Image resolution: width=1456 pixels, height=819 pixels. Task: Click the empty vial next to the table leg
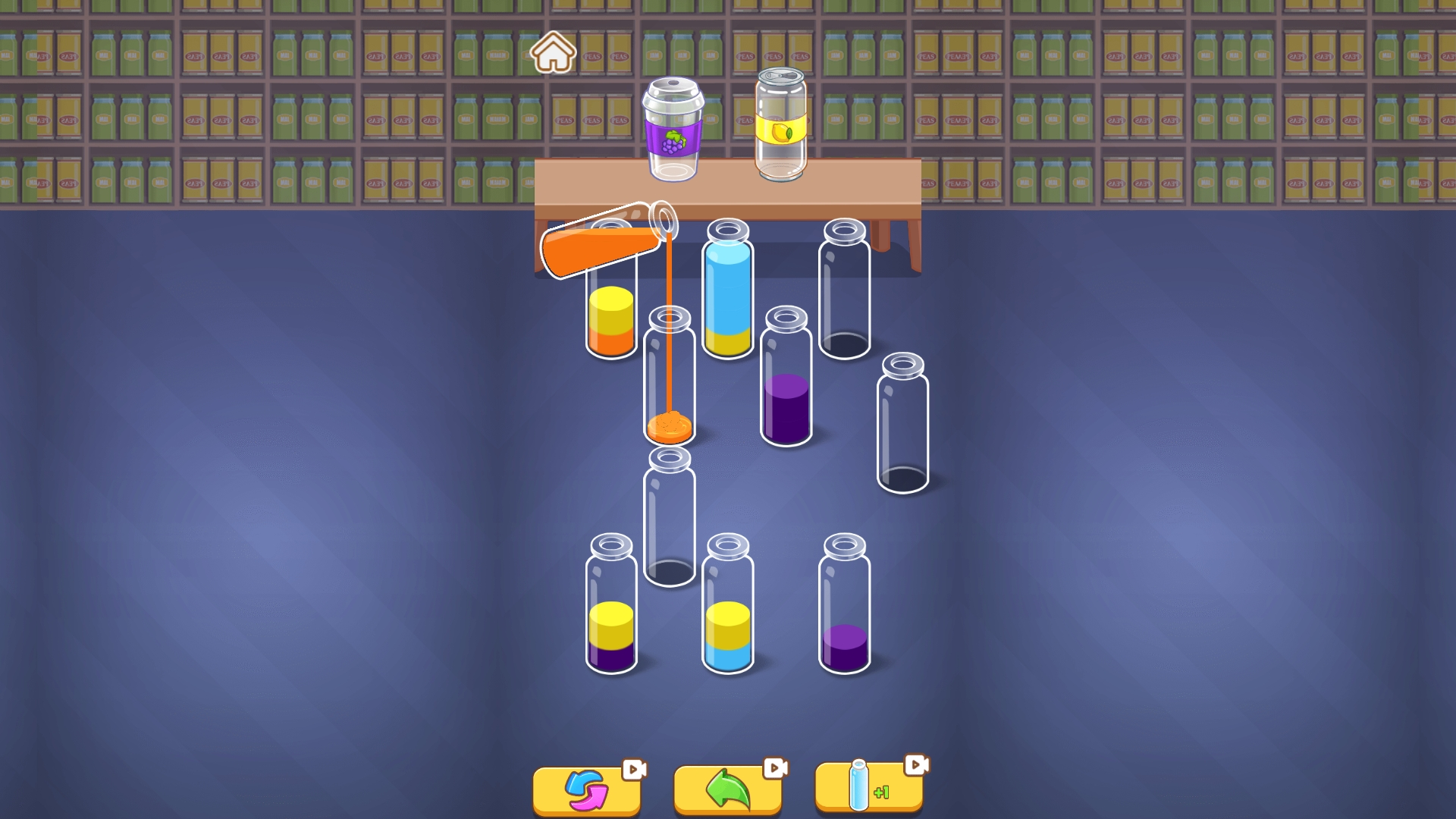(x=844, y=292)
